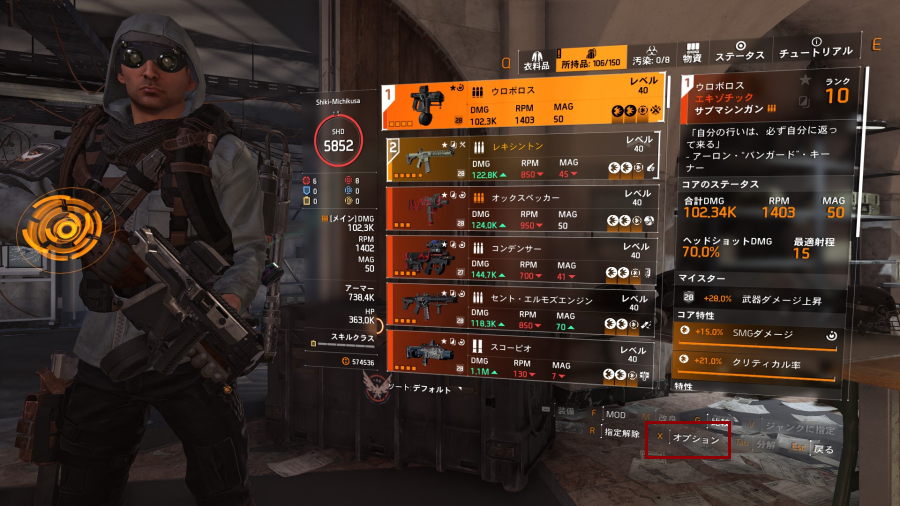900x506 pixels.
Task: Open the MOD weapon mods button
Action: (x=615, y=414)
